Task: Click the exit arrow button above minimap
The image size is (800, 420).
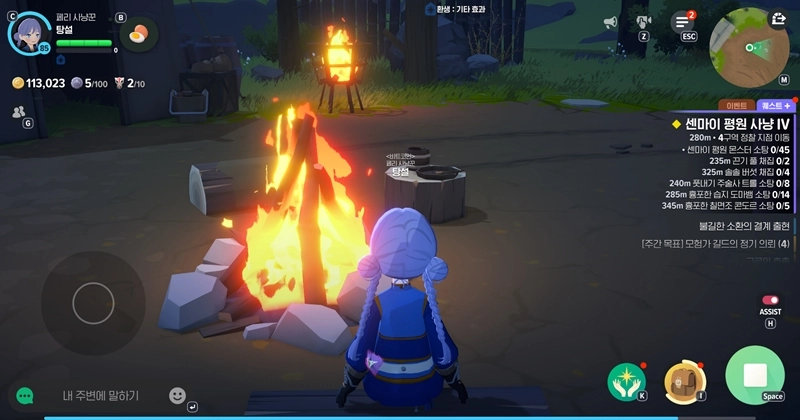Action: pyautogui.click(x=779, y=18)
